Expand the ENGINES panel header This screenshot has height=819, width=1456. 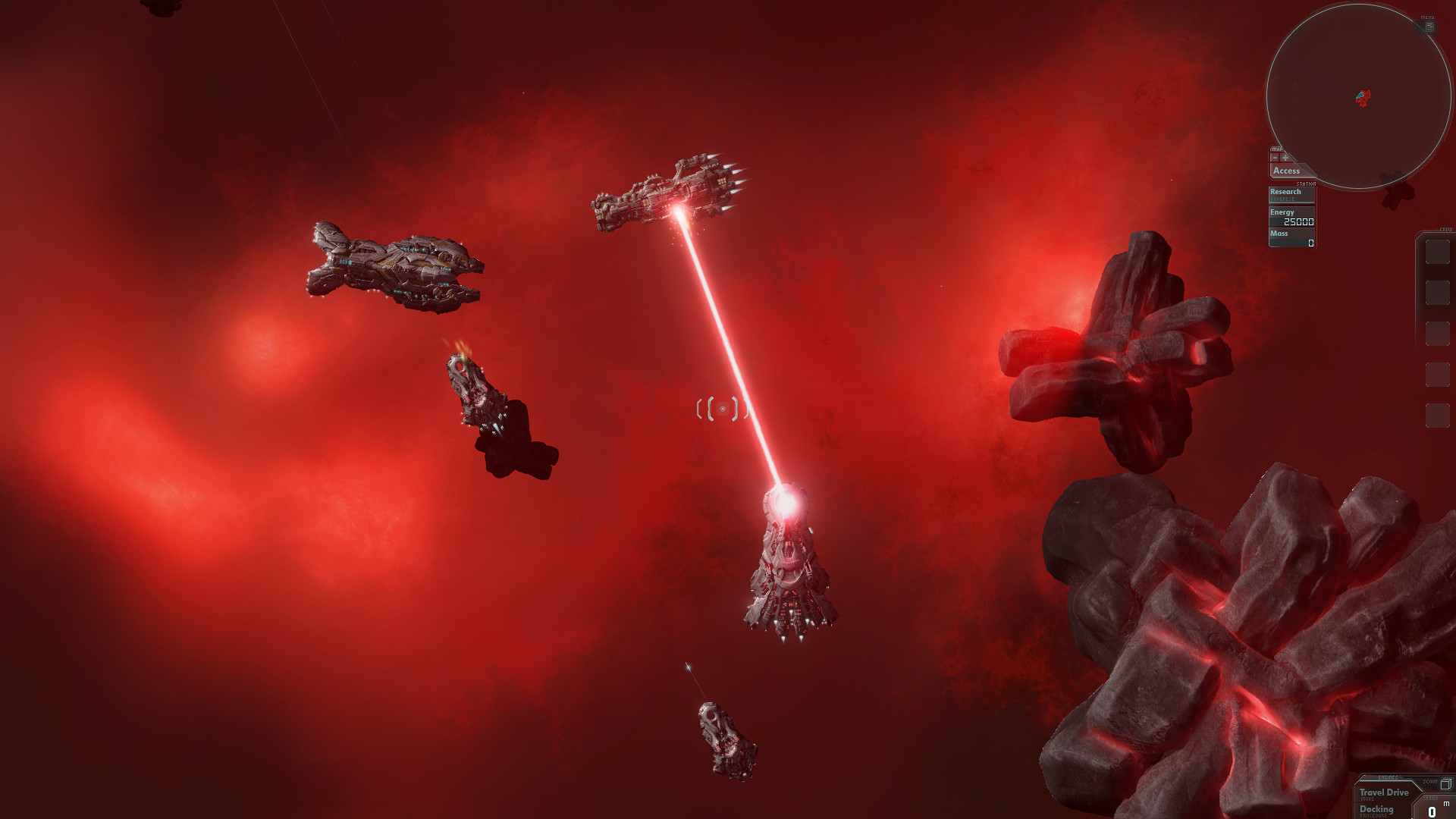1388,778
